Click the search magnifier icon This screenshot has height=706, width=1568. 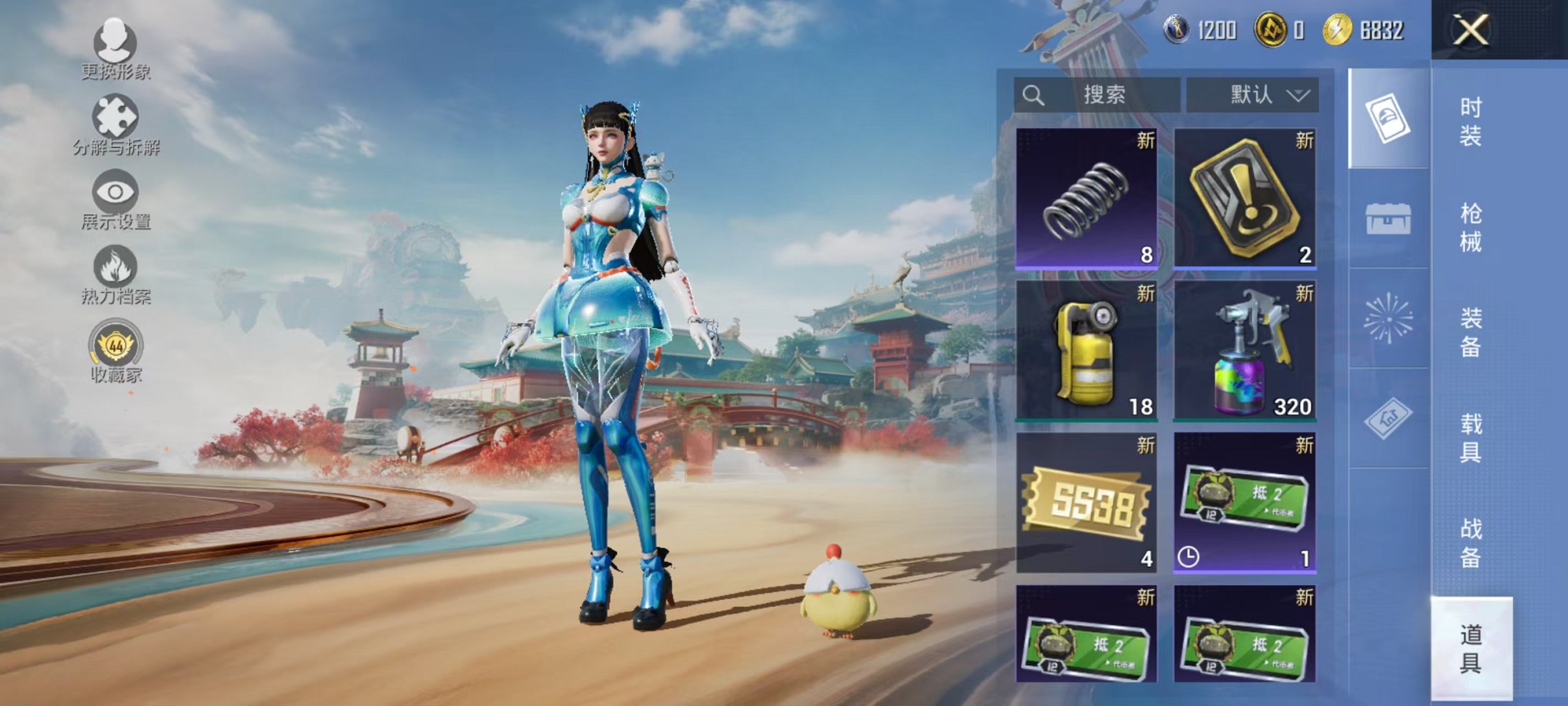(x=1034, y=95)
